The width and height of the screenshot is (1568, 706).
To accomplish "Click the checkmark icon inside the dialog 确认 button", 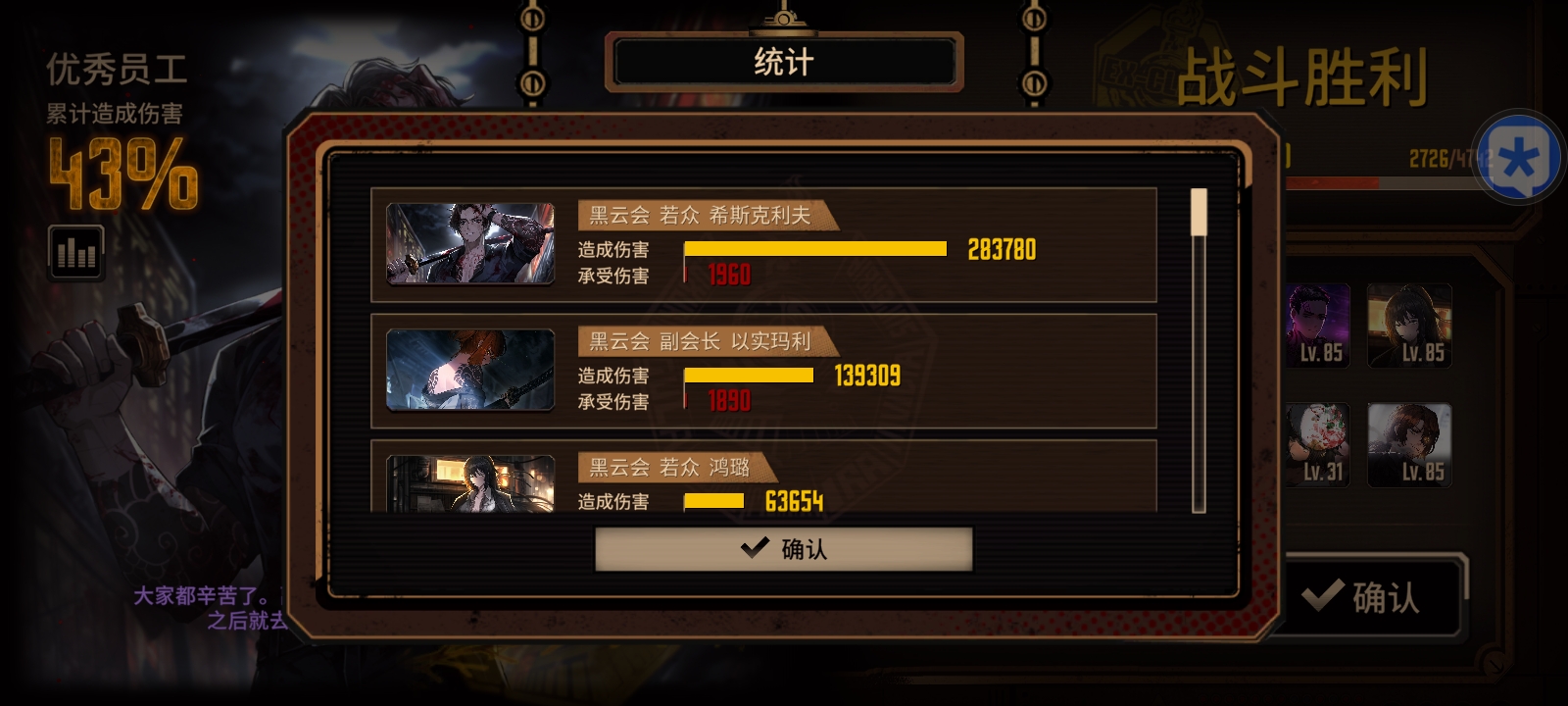I will coord(754,549).
